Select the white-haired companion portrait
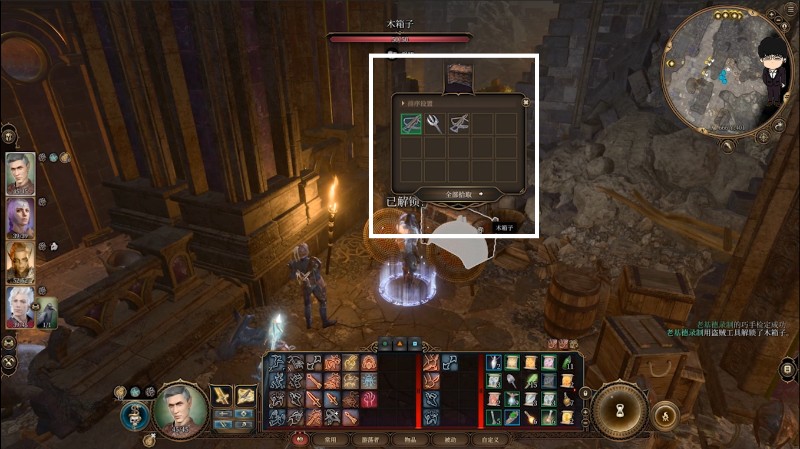This screenshot has width=800, height=449. [20, 309]
